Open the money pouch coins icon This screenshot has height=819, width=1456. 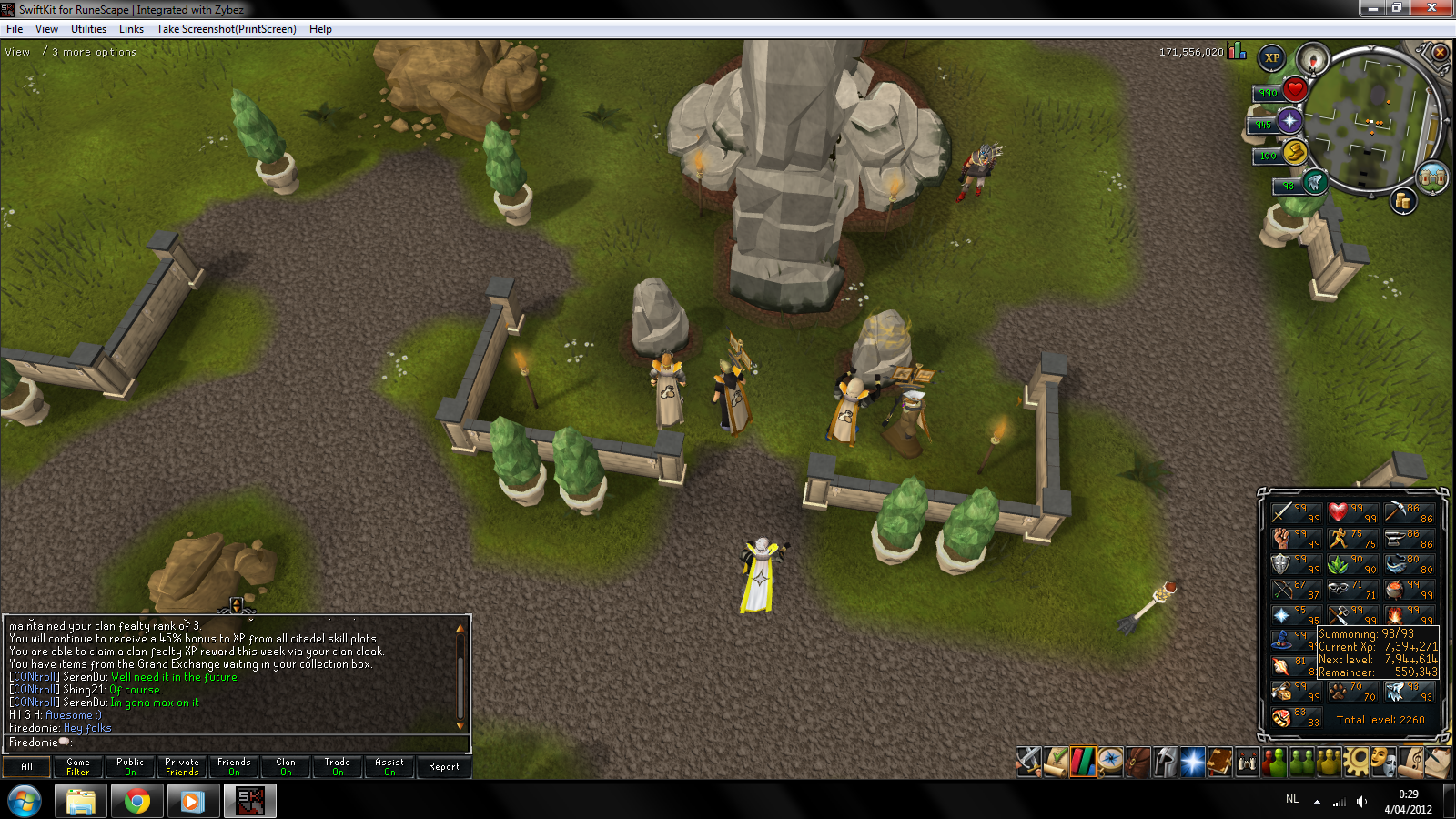[1403, 200]
